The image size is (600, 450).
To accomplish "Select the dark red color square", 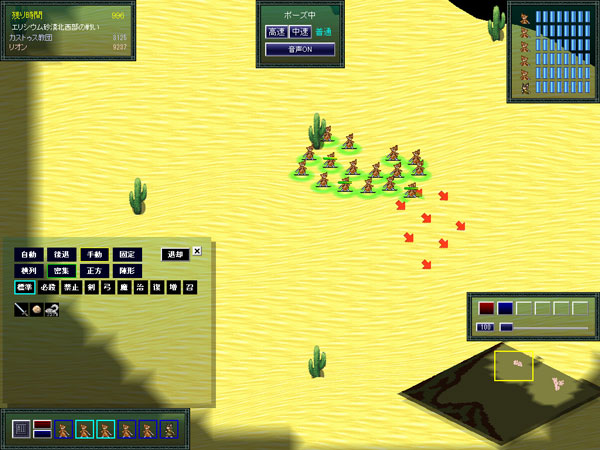I will point(487,308).
